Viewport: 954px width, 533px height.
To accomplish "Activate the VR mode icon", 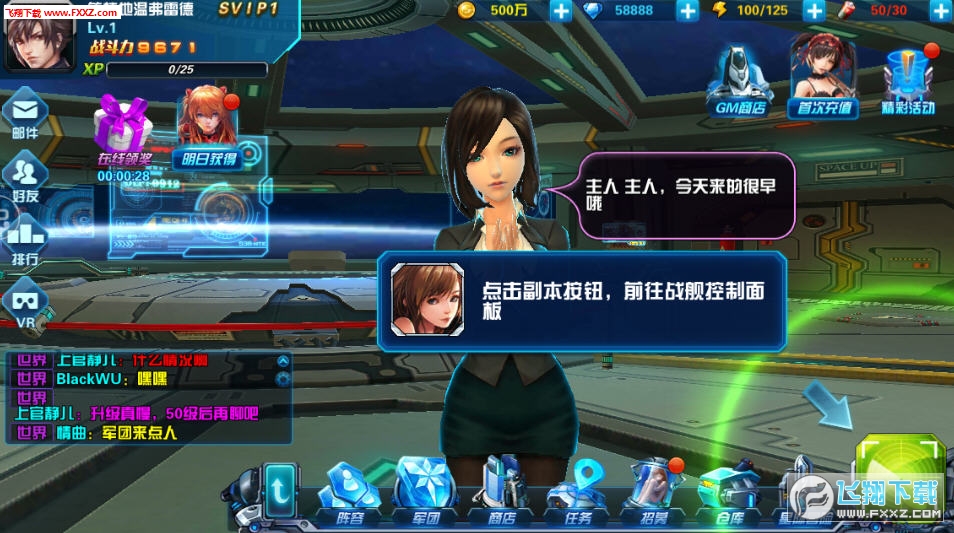I will (26, 301).
